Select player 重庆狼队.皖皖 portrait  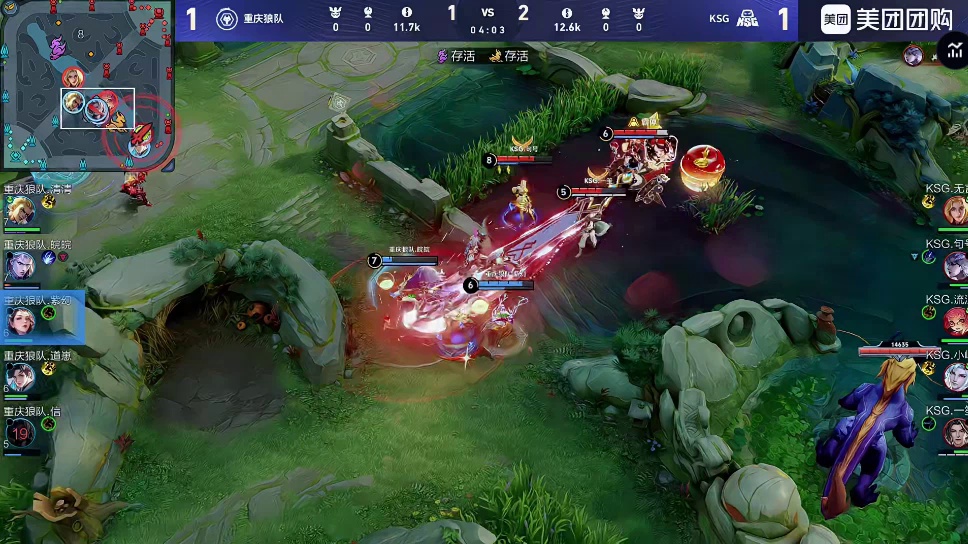(x=20, y=266)
